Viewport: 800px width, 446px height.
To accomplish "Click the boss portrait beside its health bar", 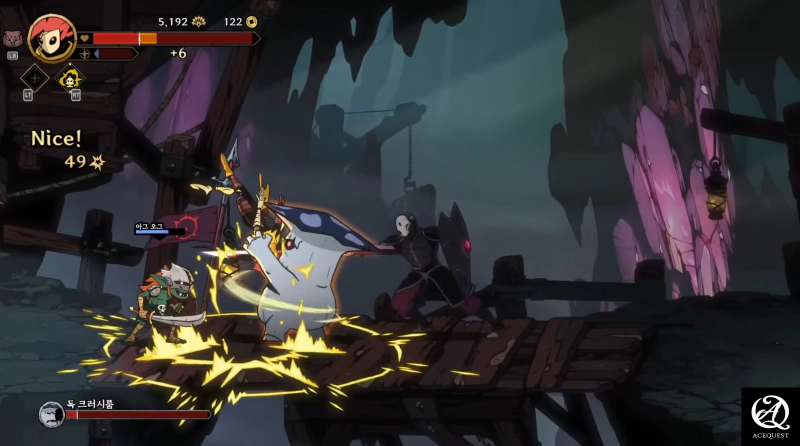I will pos(52,413).
